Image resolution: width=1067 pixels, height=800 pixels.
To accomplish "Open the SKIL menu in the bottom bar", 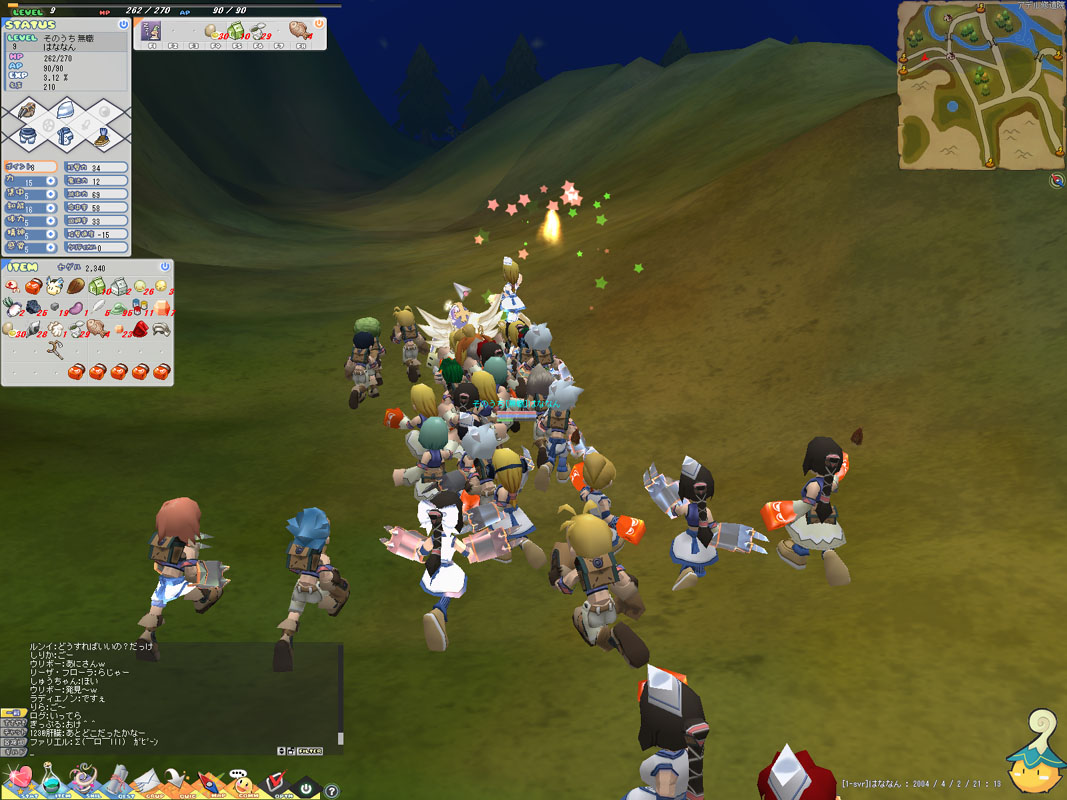I will (84, 778).
